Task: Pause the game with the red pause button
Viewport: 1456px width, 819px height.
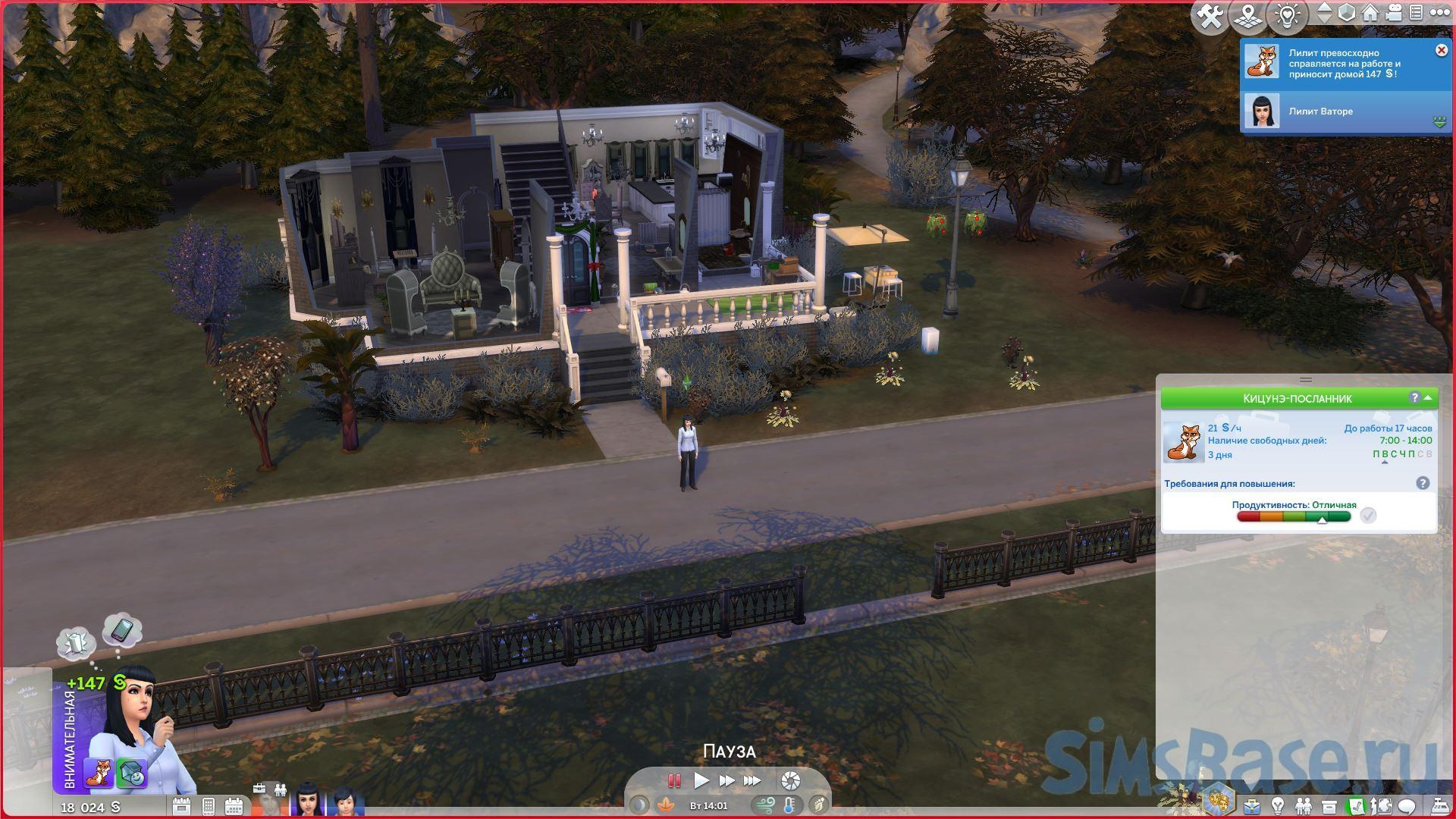Action: point(673,780)
